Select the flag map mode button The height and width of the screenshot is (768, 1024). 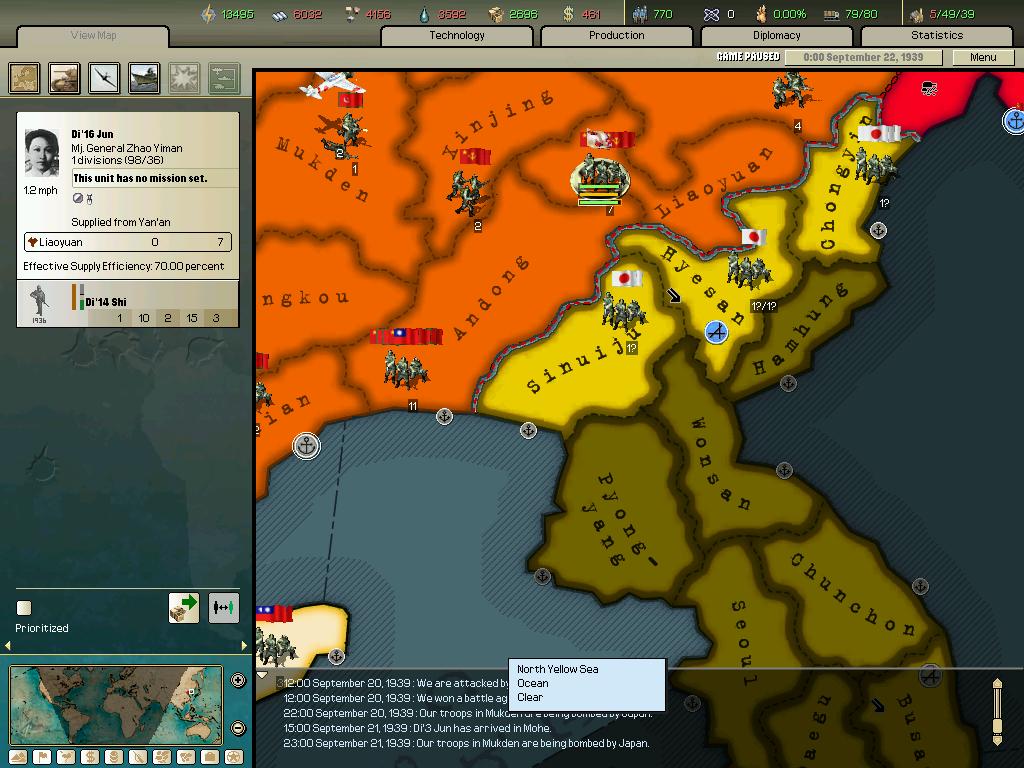tap(41, 757)
